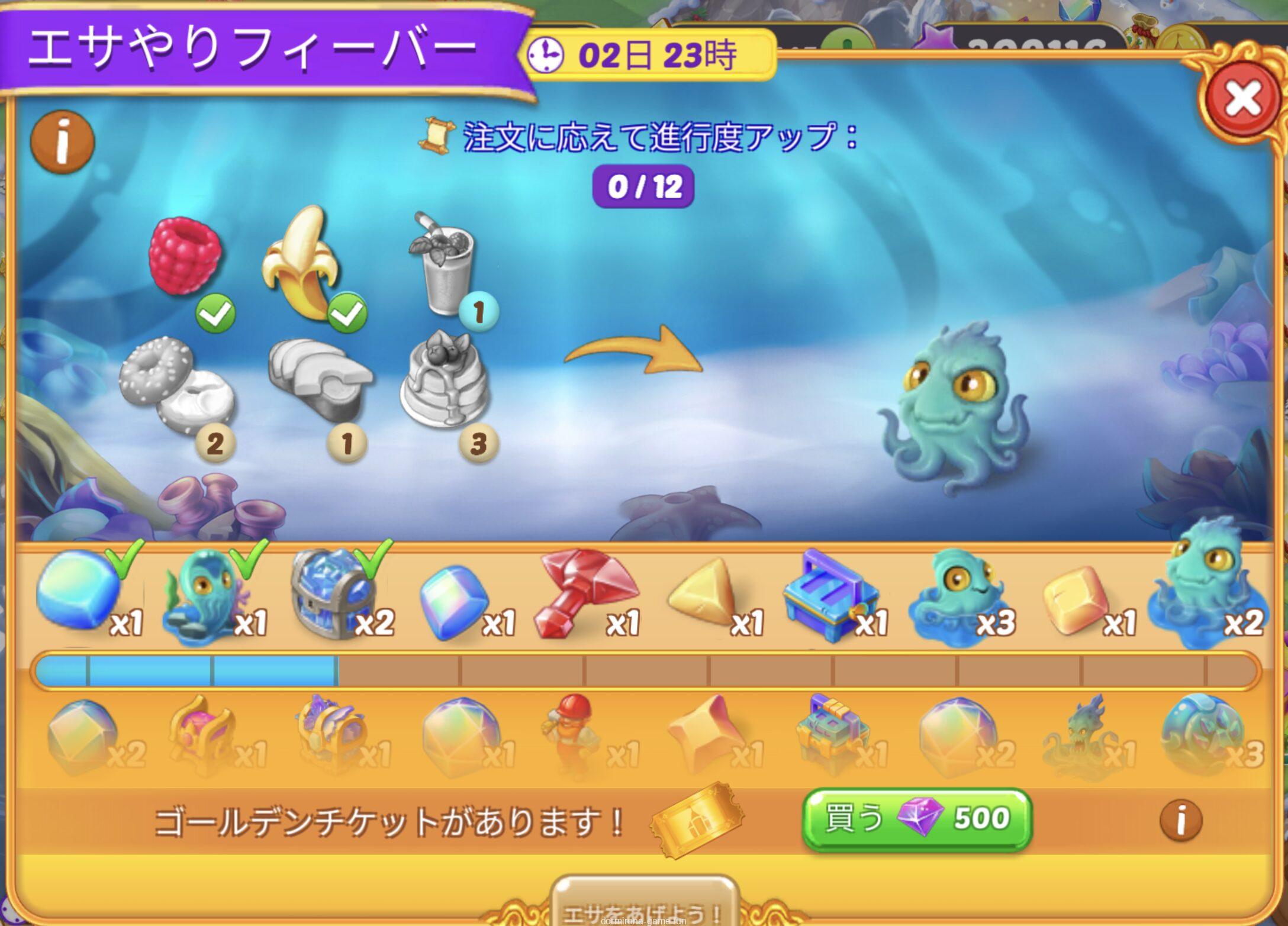The image size is (1288, 926).
Task: Buy the golden ticket for 500 gems
Action: [x=916, y=819]
